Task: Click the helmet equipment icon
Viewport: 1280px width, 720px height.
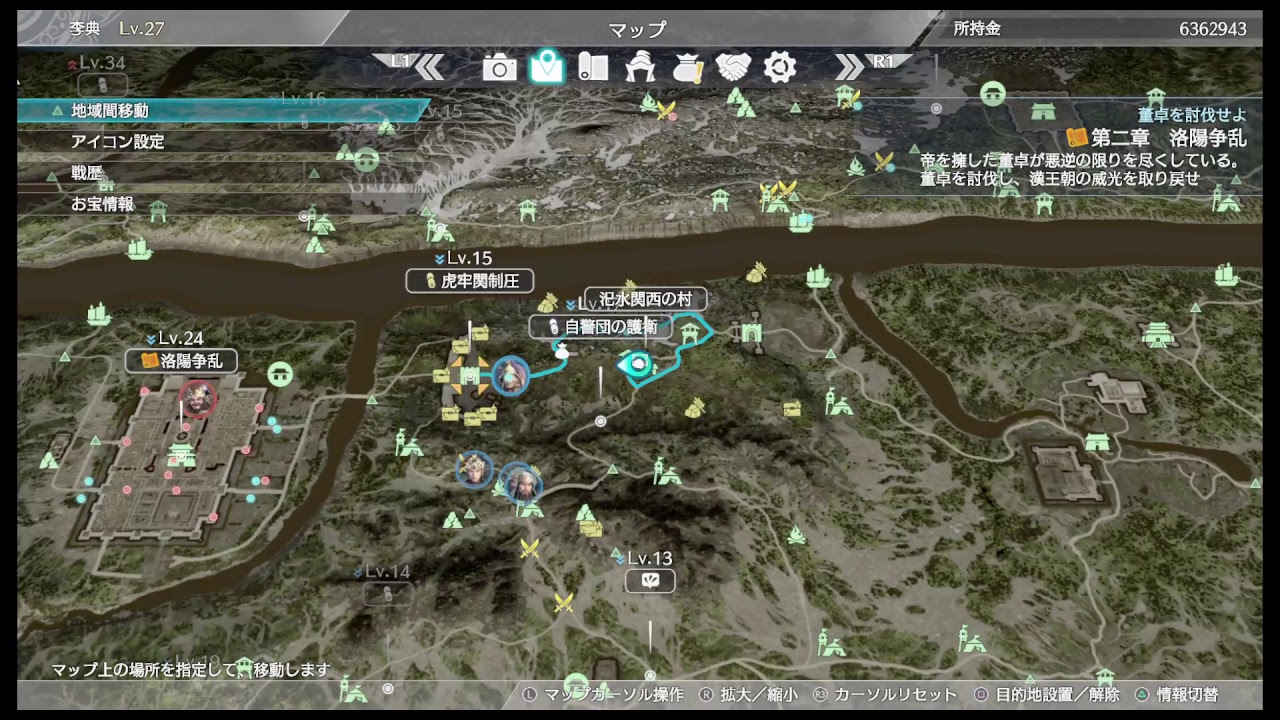Action: 640,68
